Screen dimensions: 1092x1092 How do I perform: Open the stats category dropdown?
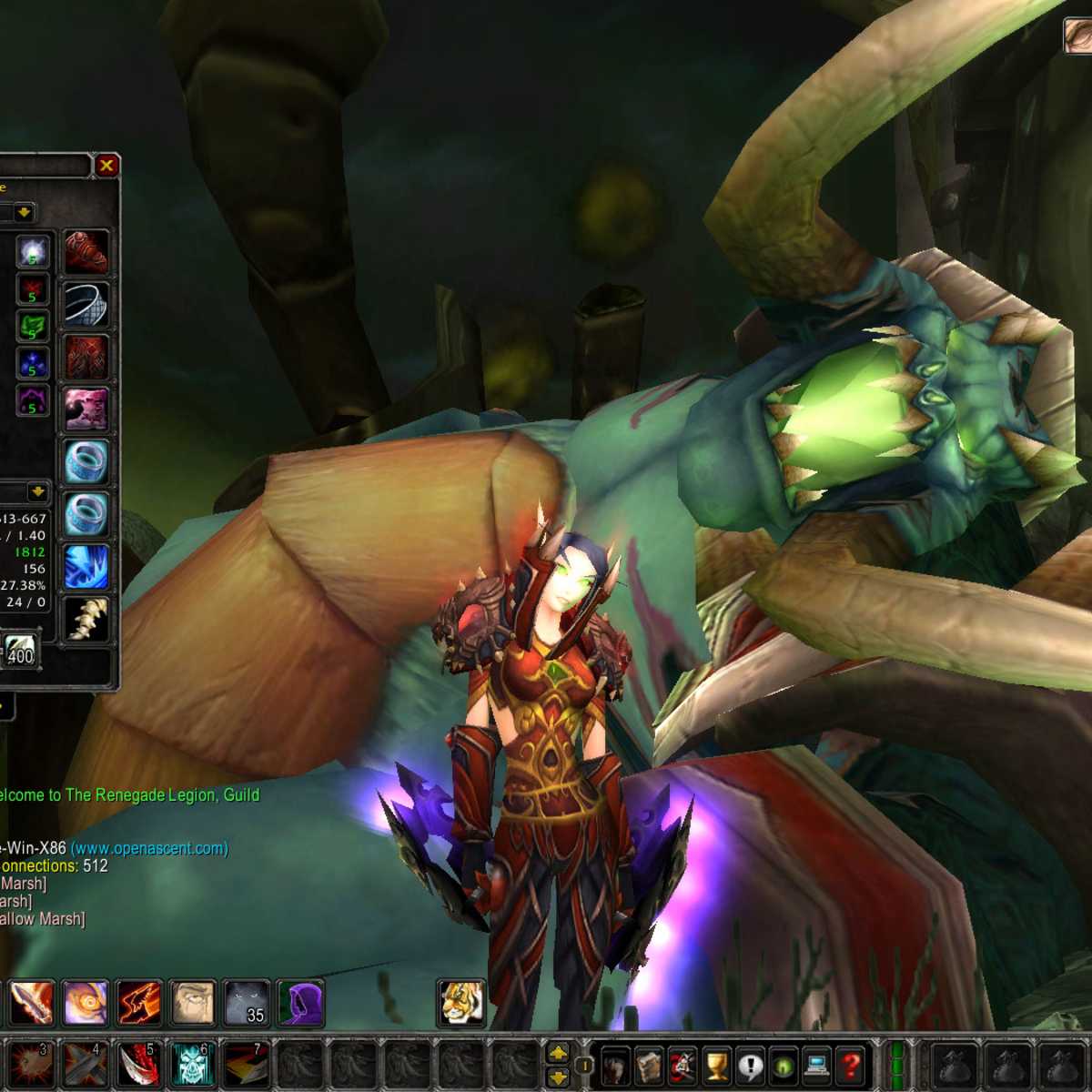click(37, 492)
